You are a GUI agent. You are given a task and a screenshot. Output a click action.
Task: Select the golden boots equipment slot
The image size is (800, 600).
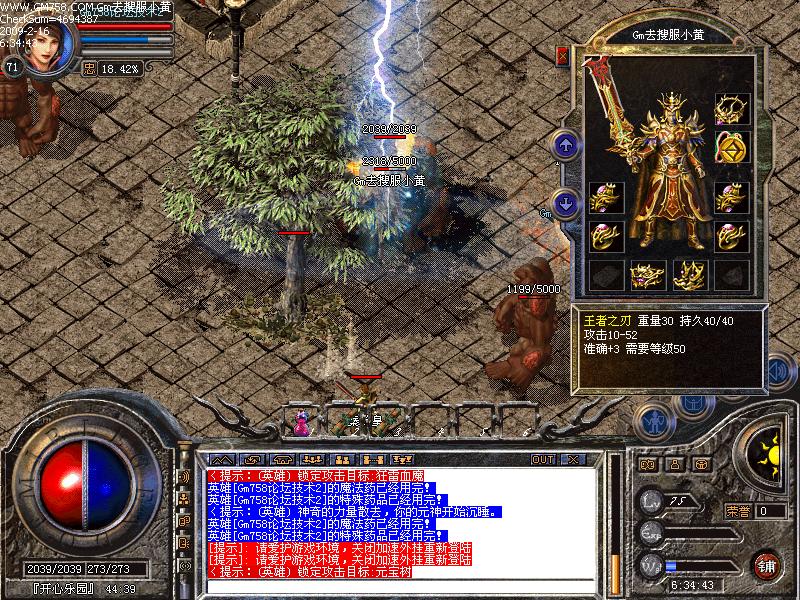tap(690, 274)
